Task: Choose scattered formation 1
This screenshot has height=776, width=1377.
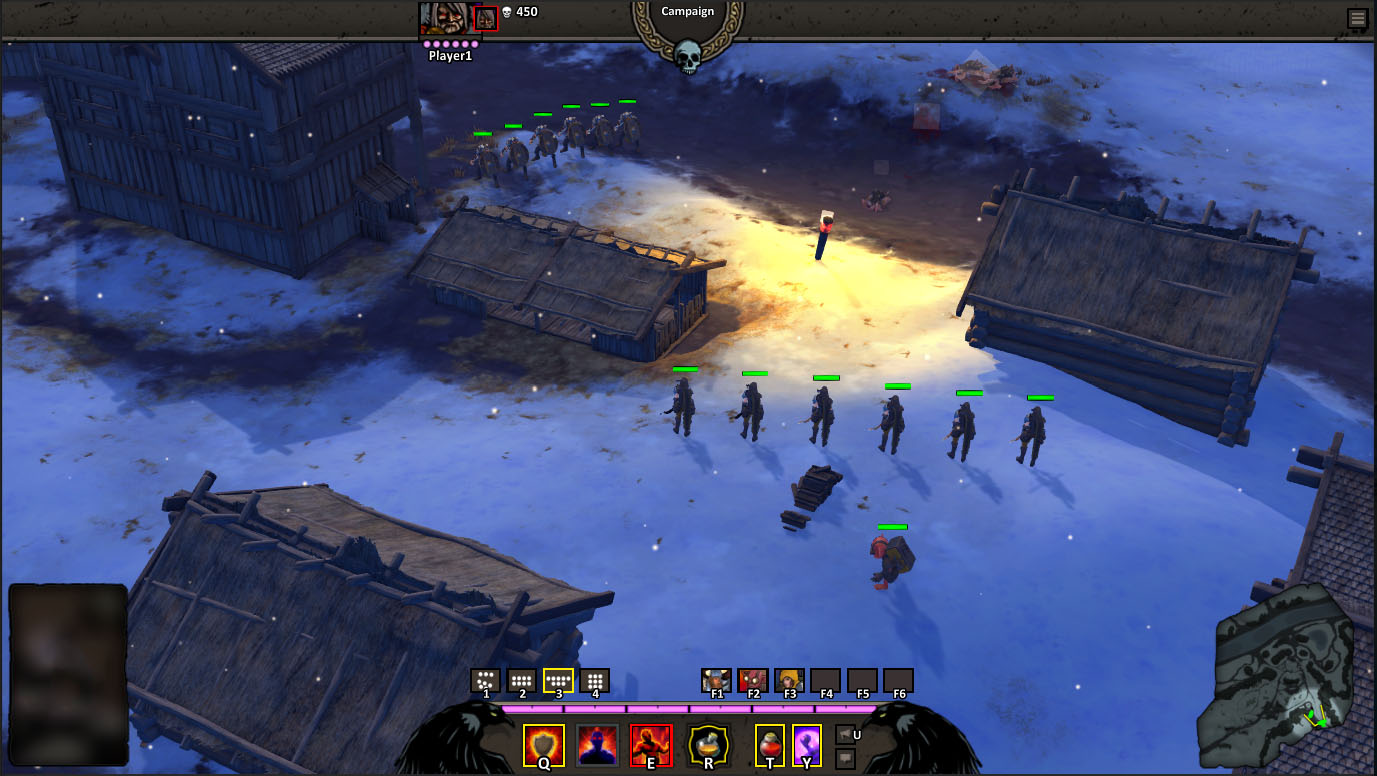Action: pos(486,680)
